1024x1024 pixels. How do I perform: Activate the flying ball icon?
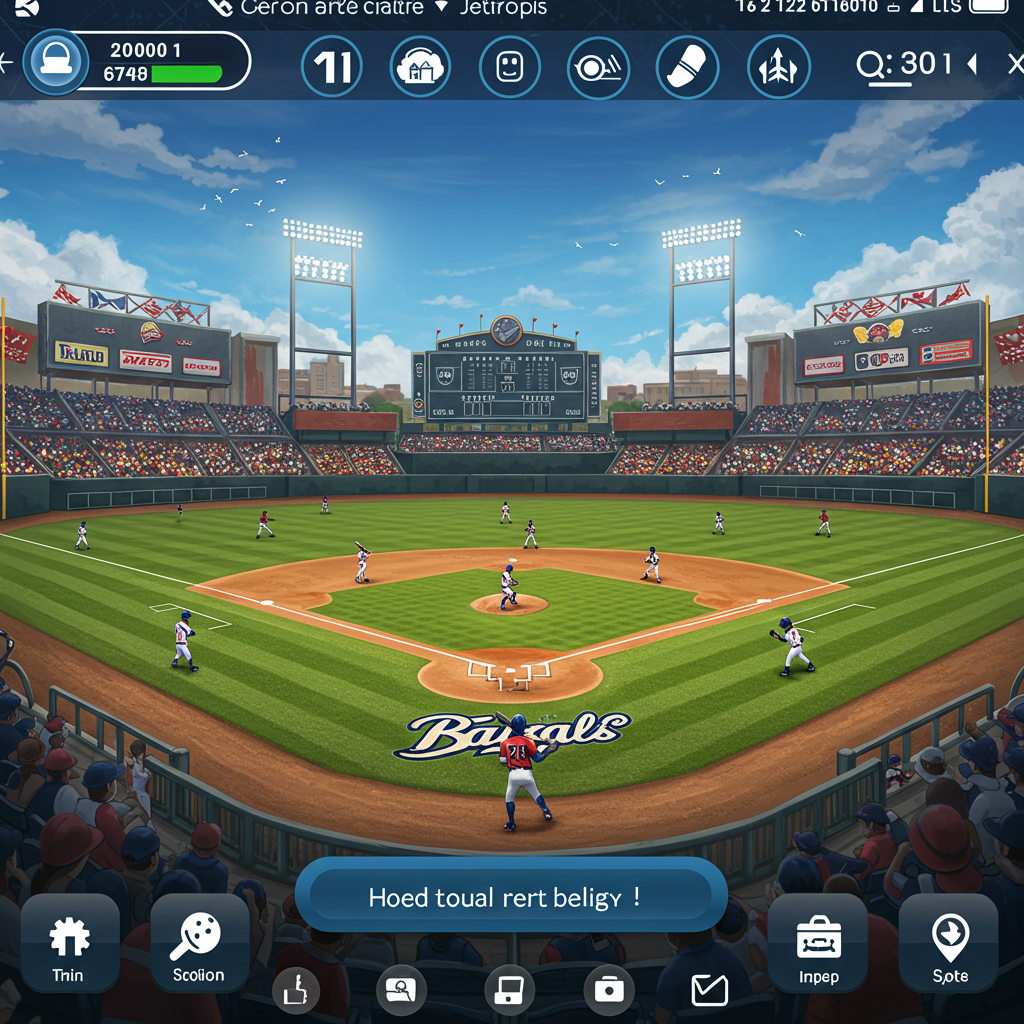click(x=598, y=67)
